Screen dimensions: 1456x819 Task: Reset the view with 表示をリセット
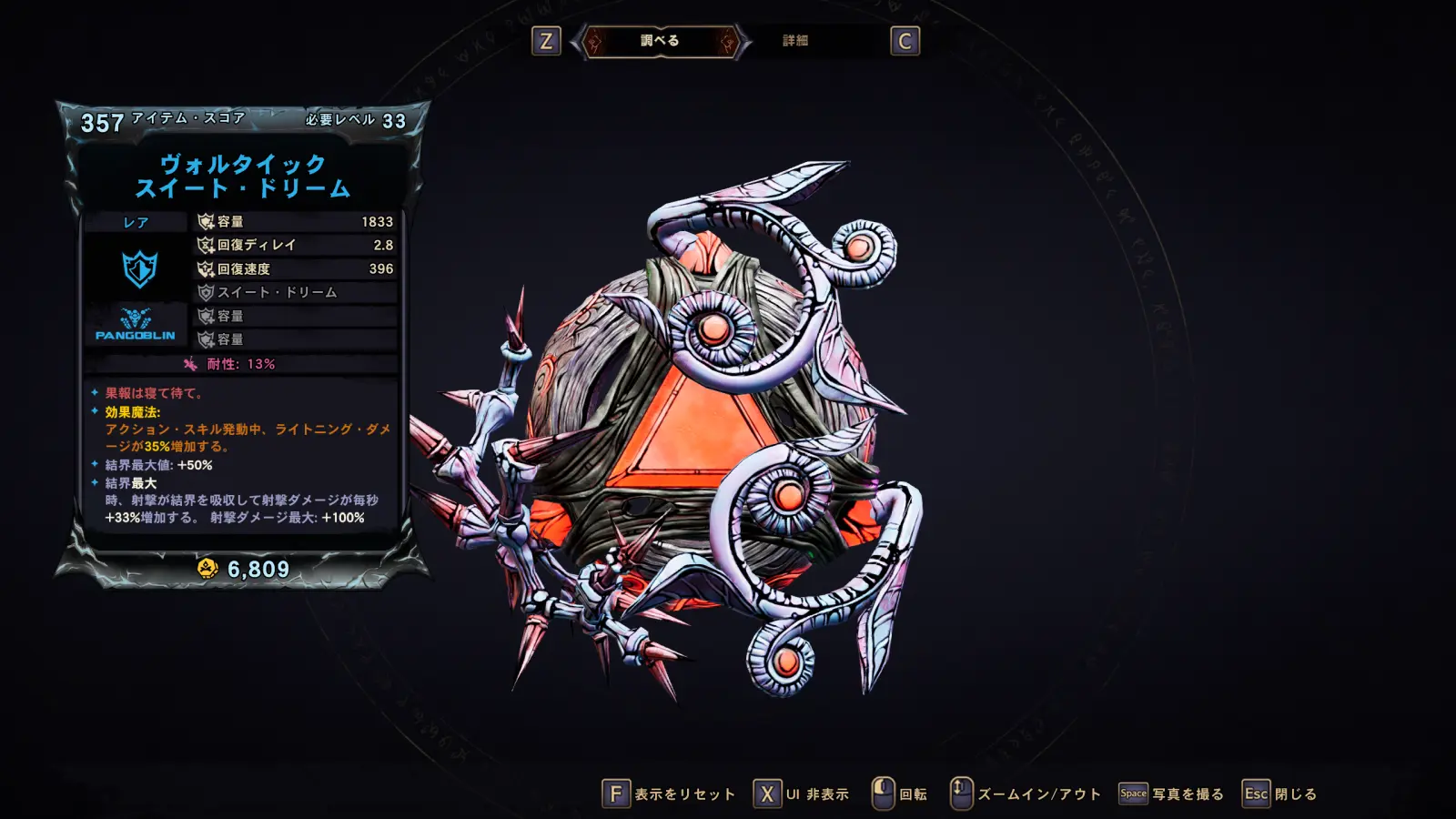[670, 794]
